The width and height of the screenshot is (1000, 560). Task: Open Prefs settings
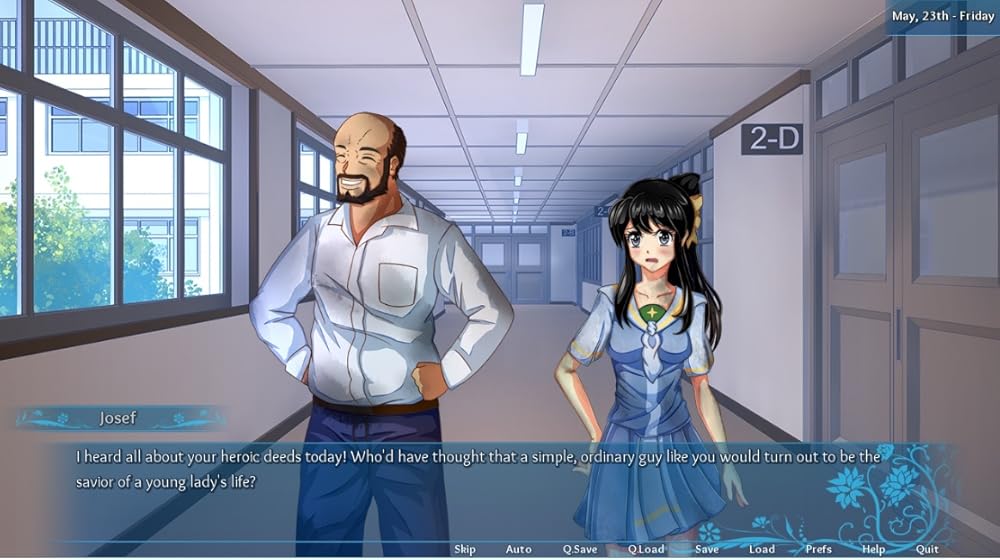(x=818, y=549)
